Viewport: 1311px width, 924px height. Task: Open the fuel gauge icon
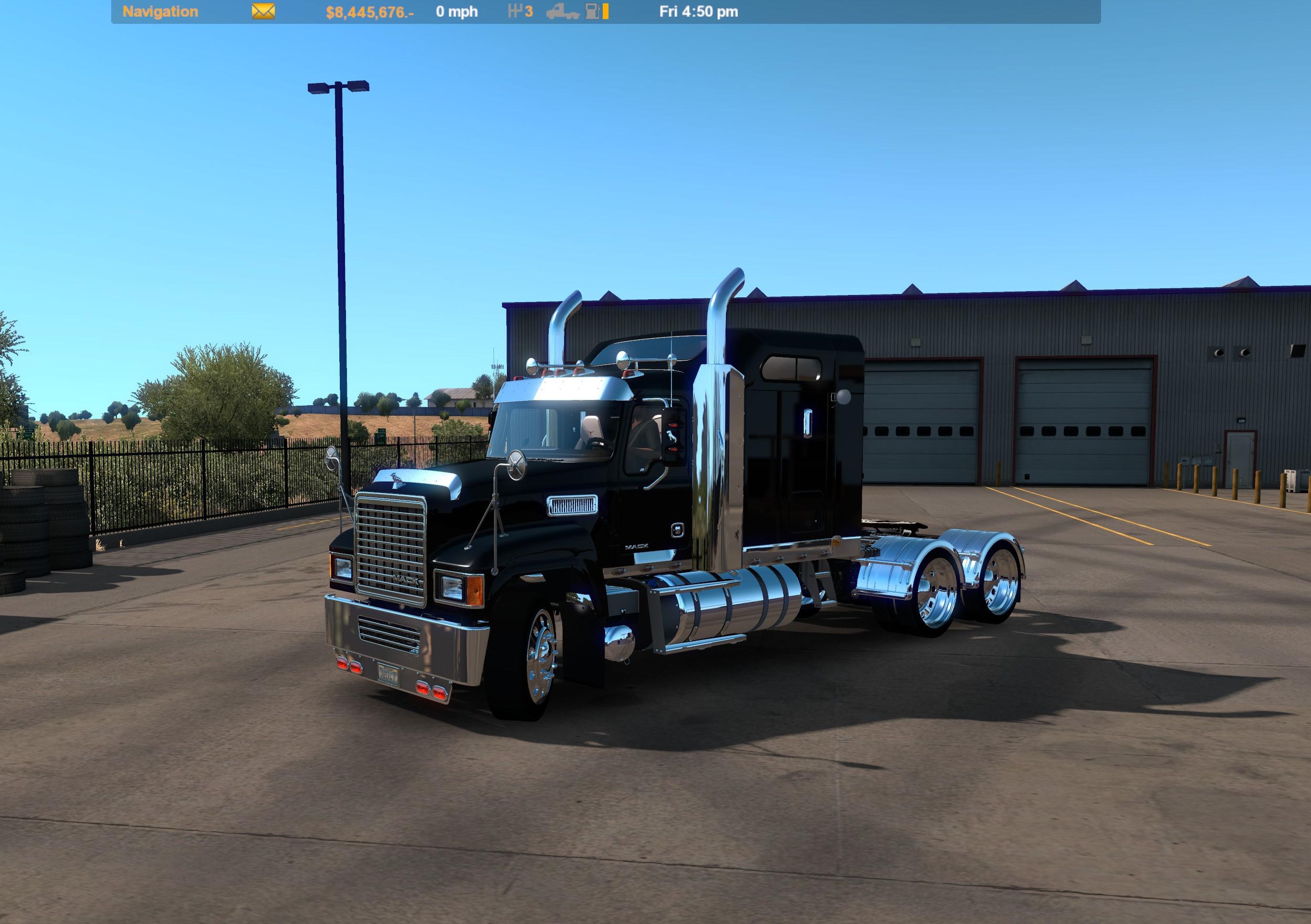(592, 12)
